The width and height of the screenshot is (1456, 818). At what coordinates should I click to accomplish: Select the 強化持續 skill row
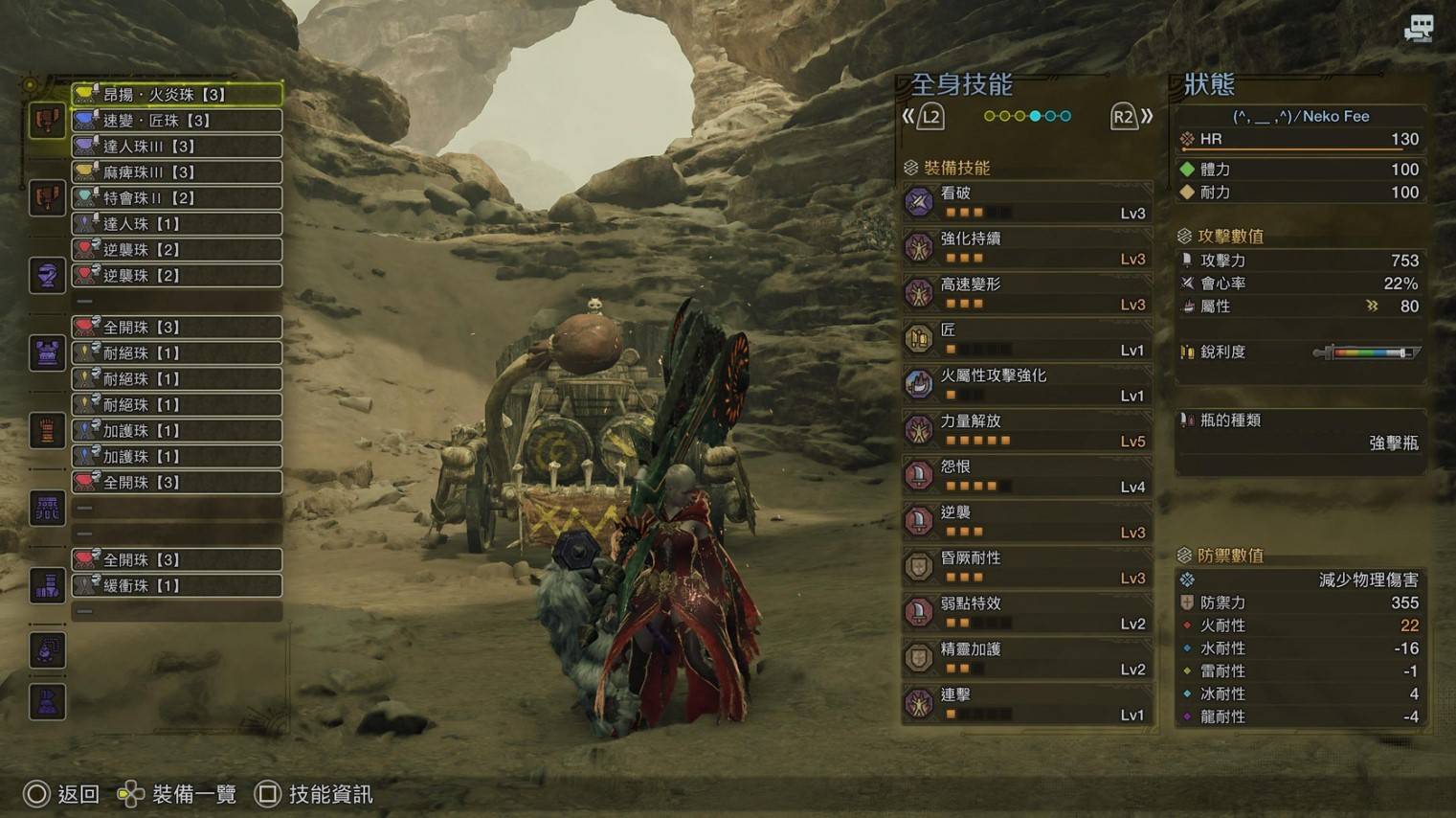click(1026, 248)
